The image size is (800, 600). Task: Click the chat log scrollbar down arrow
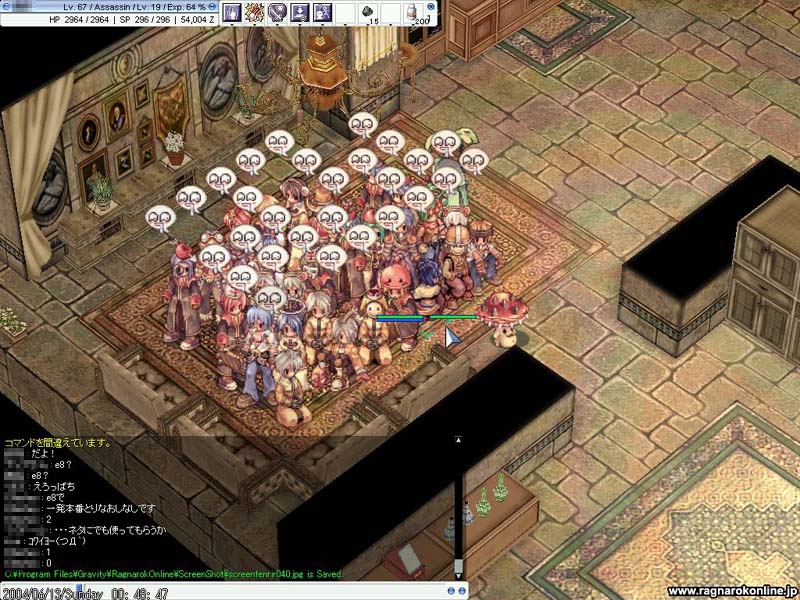coord(458,576)
